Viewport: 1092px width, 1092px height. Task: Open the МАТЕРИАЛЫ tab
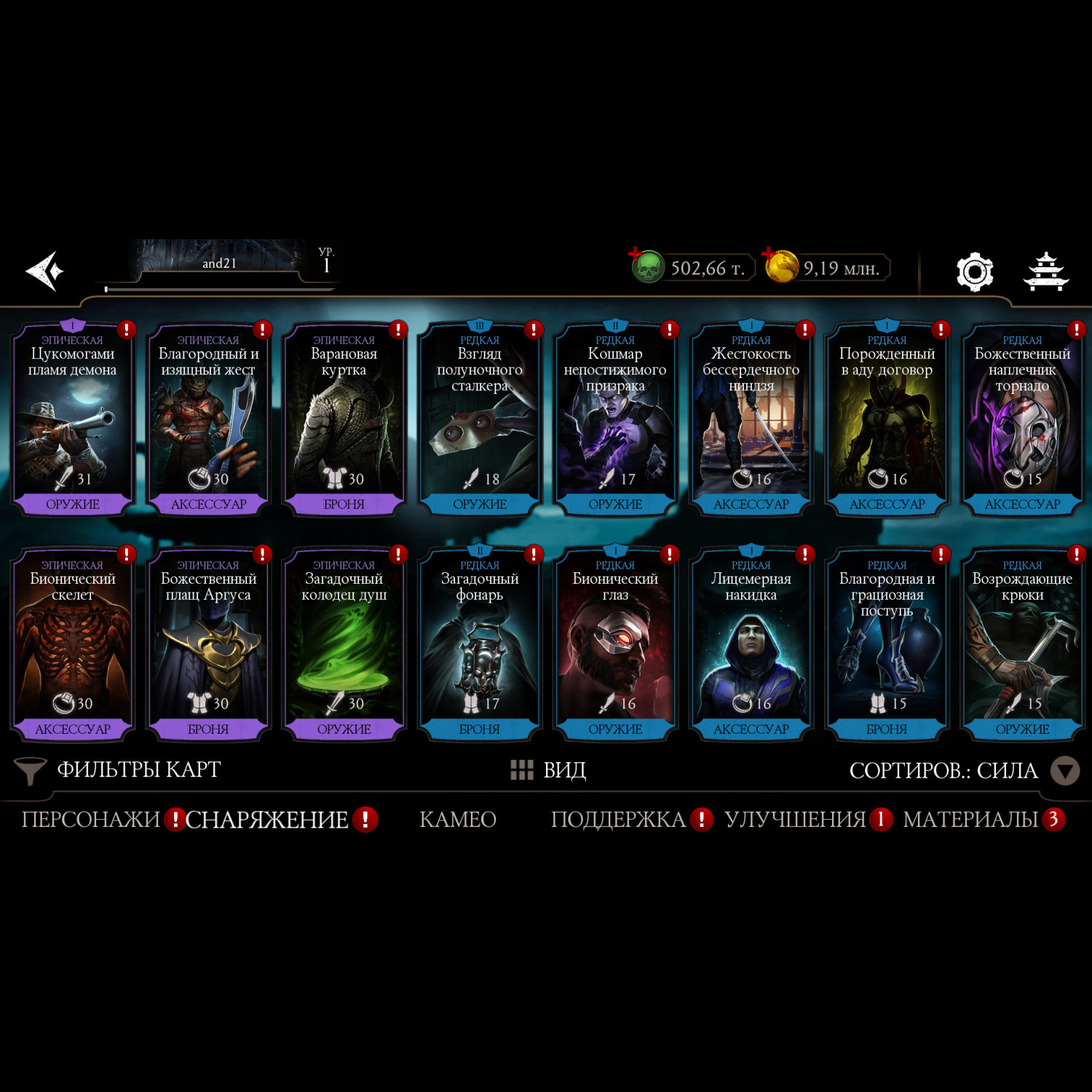[x=970, y=820]
